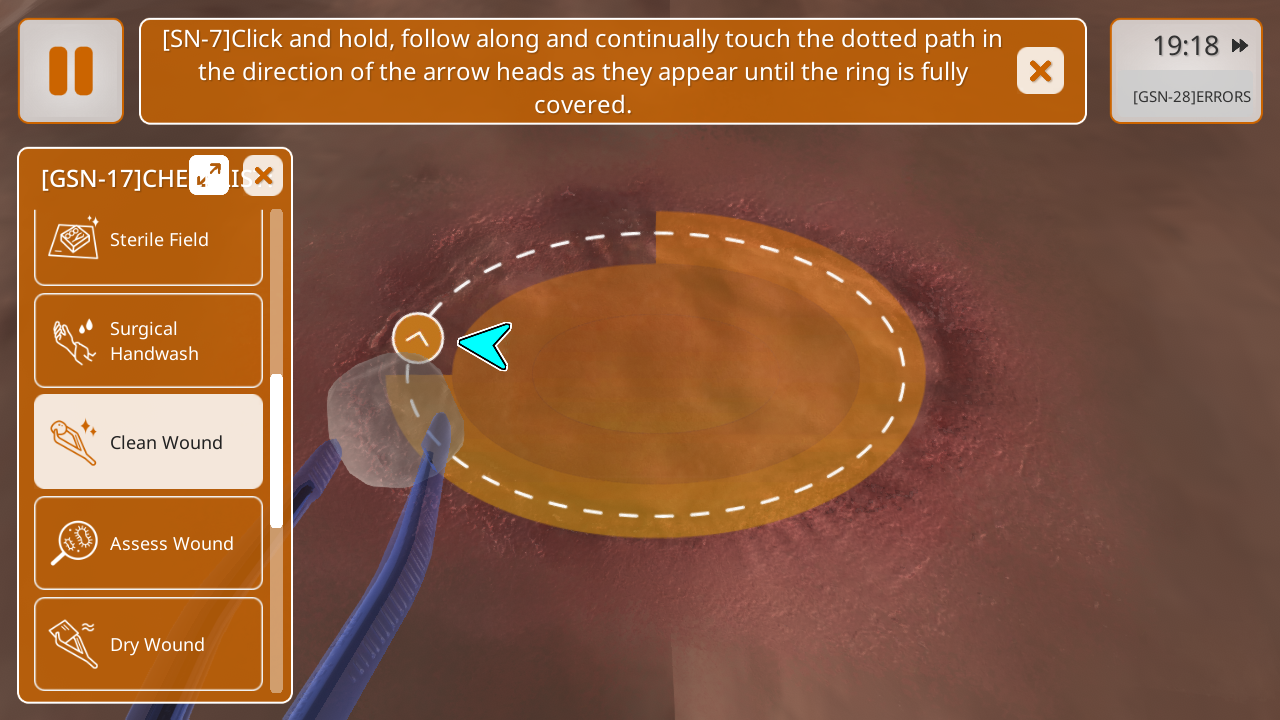The height and width of the screenshot is (720, 1280).
Task: Close the instruction banner
Action: (1040, 71)
